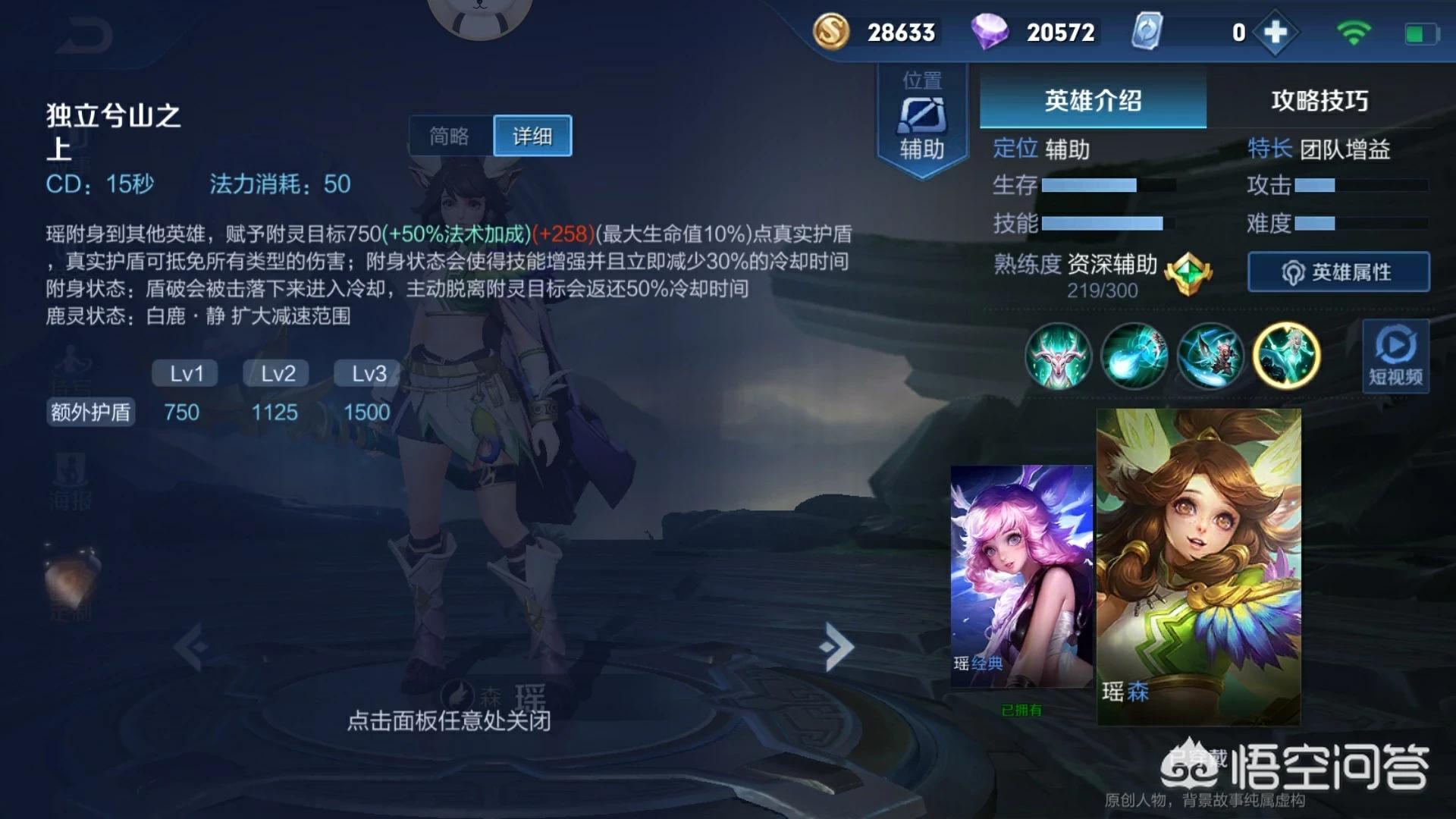Select the gold-highlighted ultimate skill icon
Screen dimensions: 1456x819
point(1287,356)
